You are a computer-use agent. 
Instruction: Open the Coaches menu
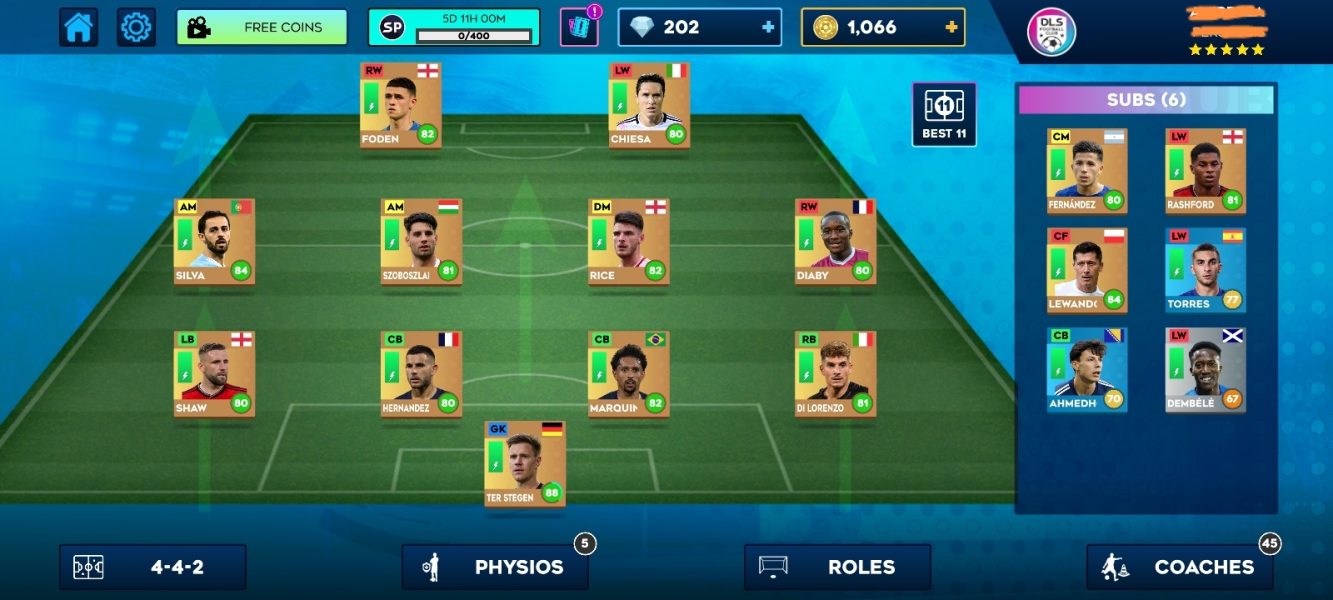pyautogui.click(x=1180, y=567)
